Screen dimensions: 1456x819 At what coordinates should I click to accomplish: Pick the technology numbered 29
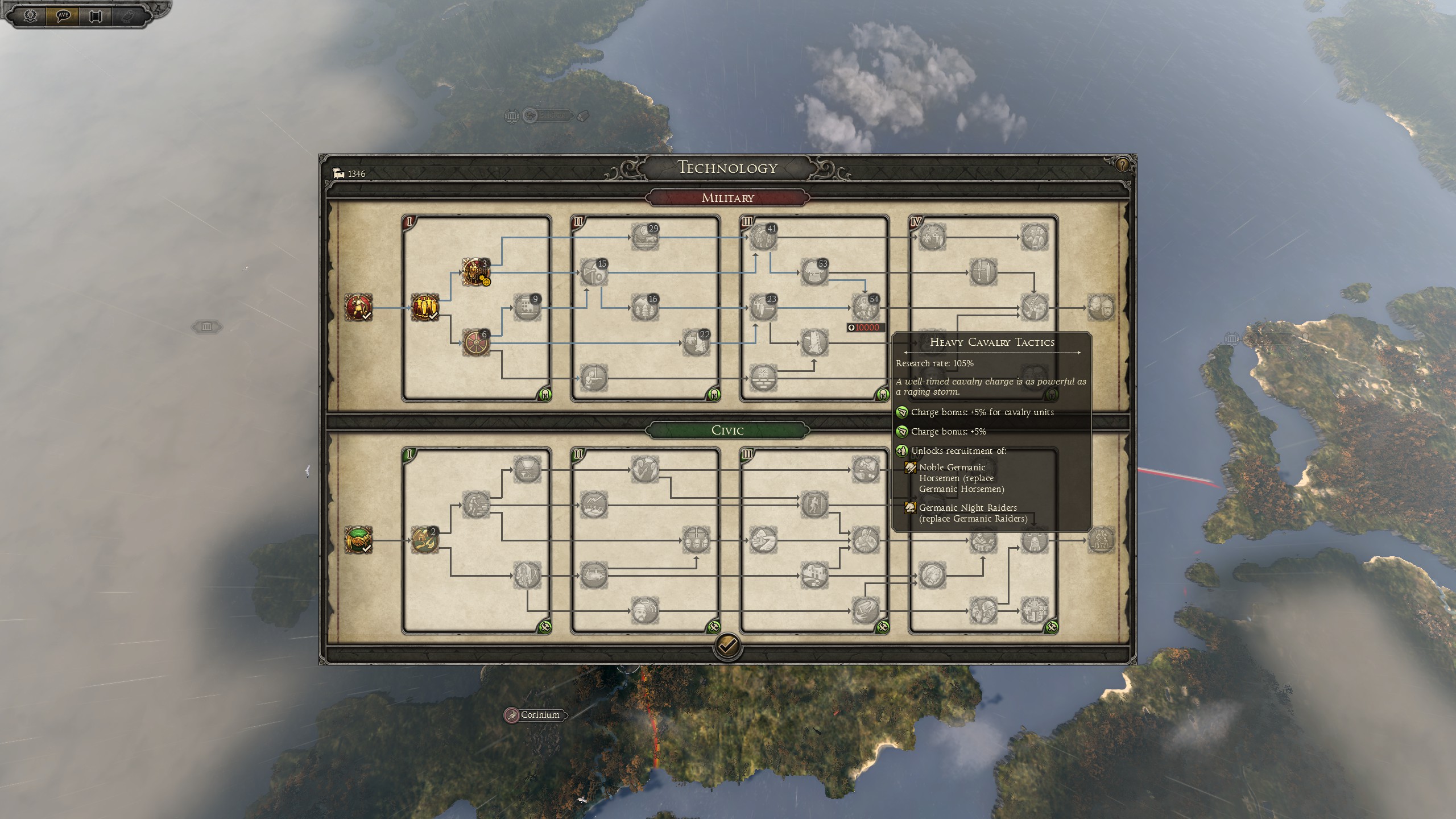[644, 237]
